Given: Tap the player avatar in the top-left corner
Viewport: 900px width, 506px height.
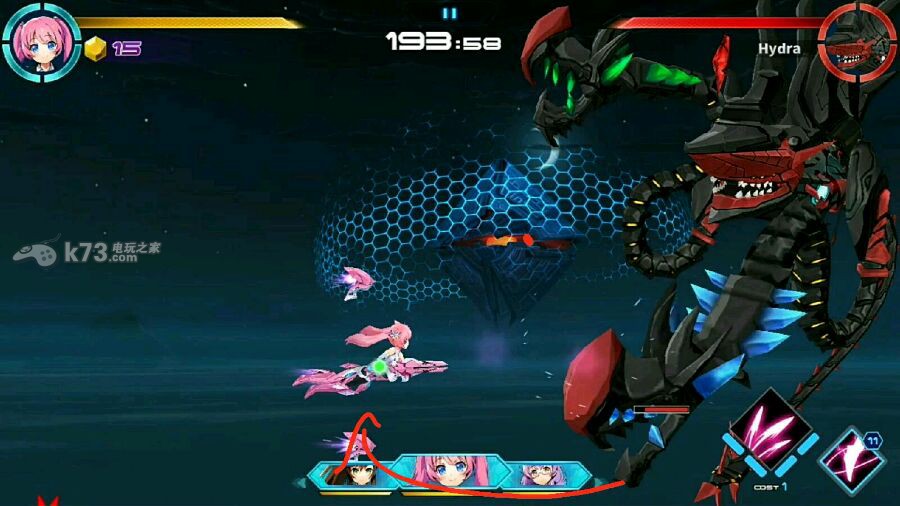Looking at the screenshot, I should click(x=41, y=41).
